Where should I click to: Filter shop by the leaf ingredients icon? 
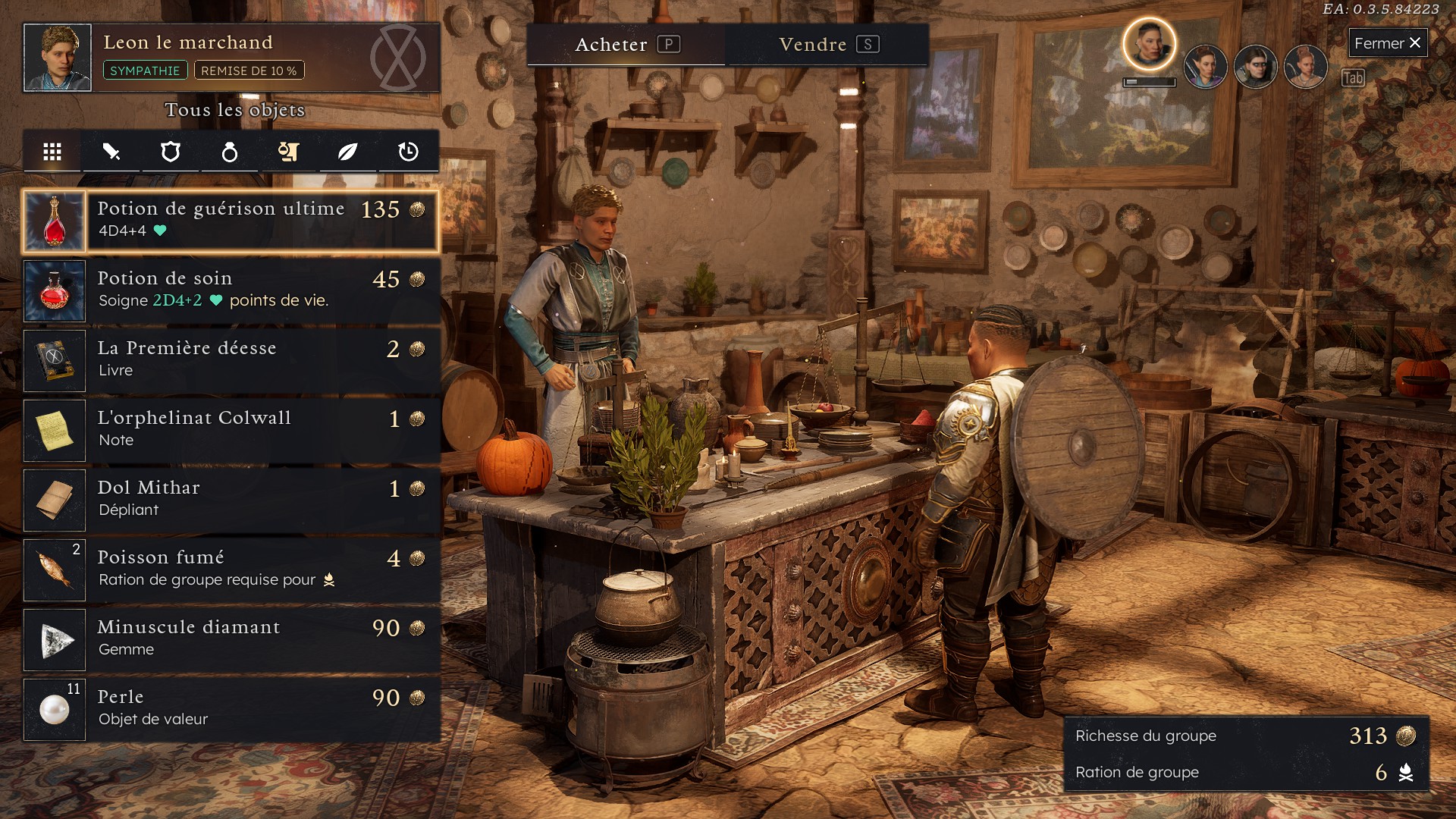tap(347, 152)
